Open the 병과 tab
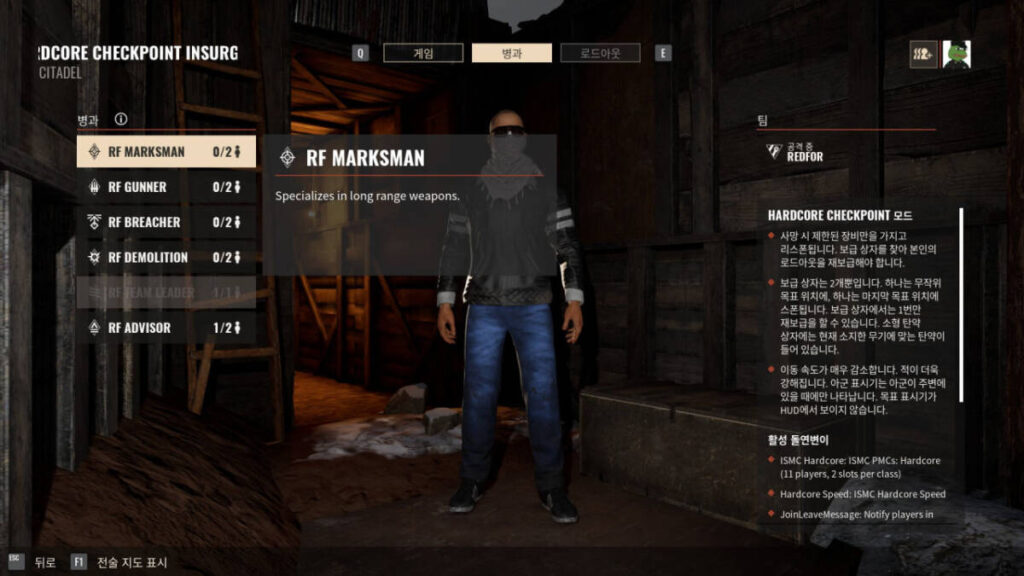 (511, 53)
